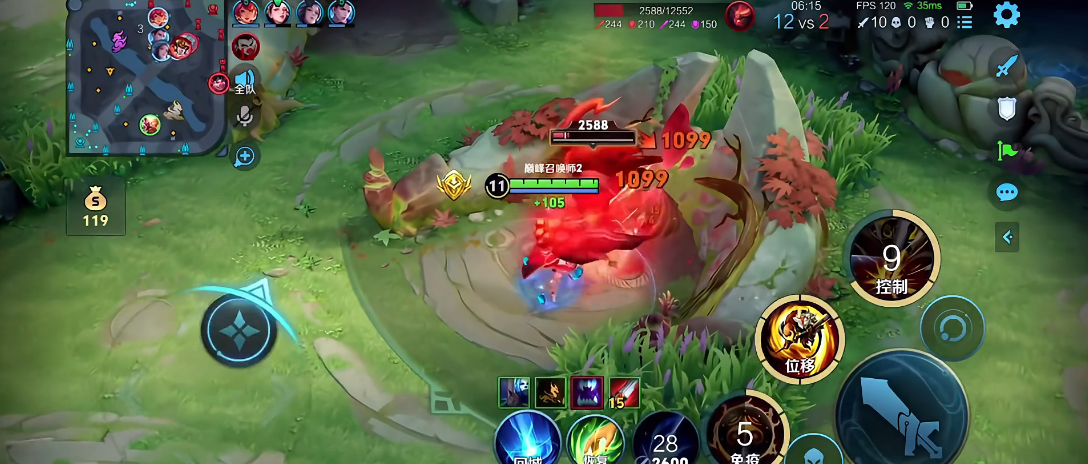Send the green flag gather signal
This screenshot has width=1088, height=464.
click(x=1006, y=151)
